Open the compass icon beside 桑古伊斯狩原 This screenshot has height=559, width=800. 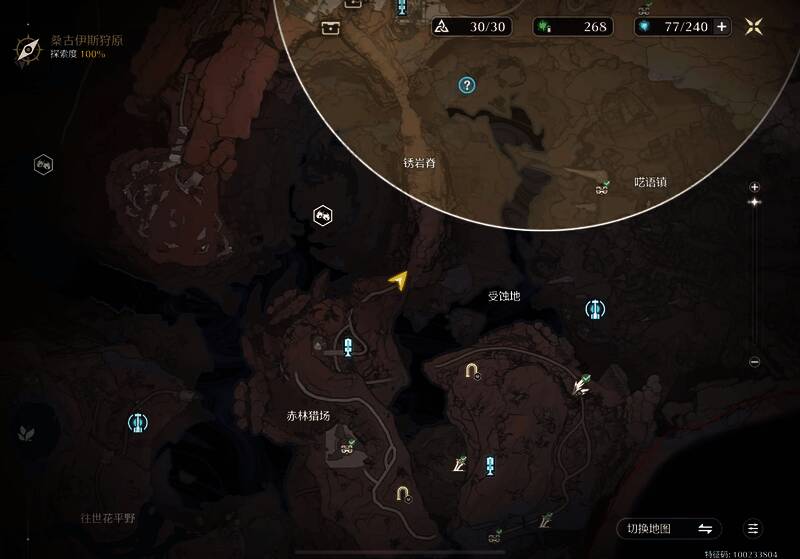(27, 47)
